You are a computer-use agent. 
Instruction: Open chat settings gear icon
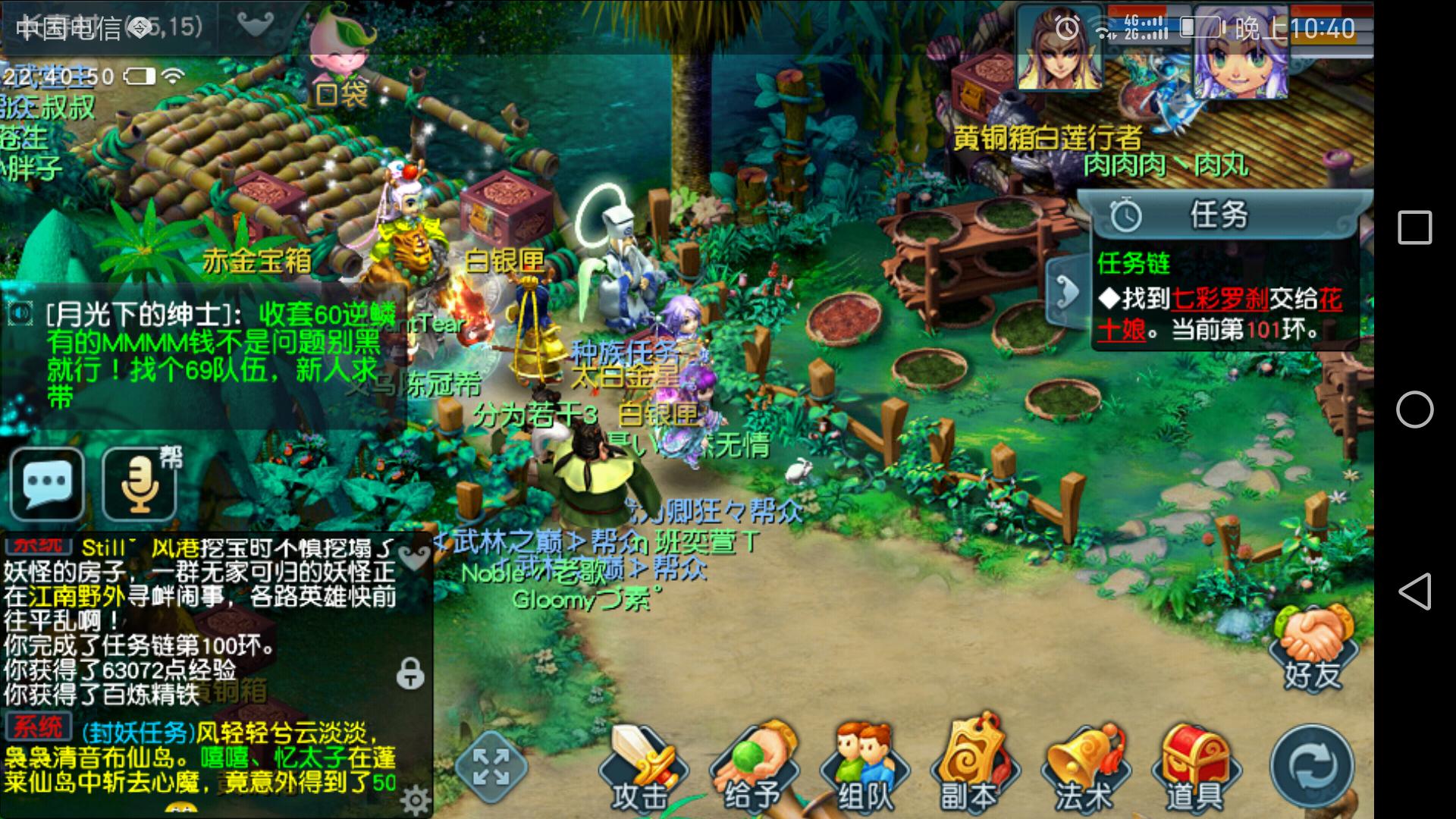(416, 800)
